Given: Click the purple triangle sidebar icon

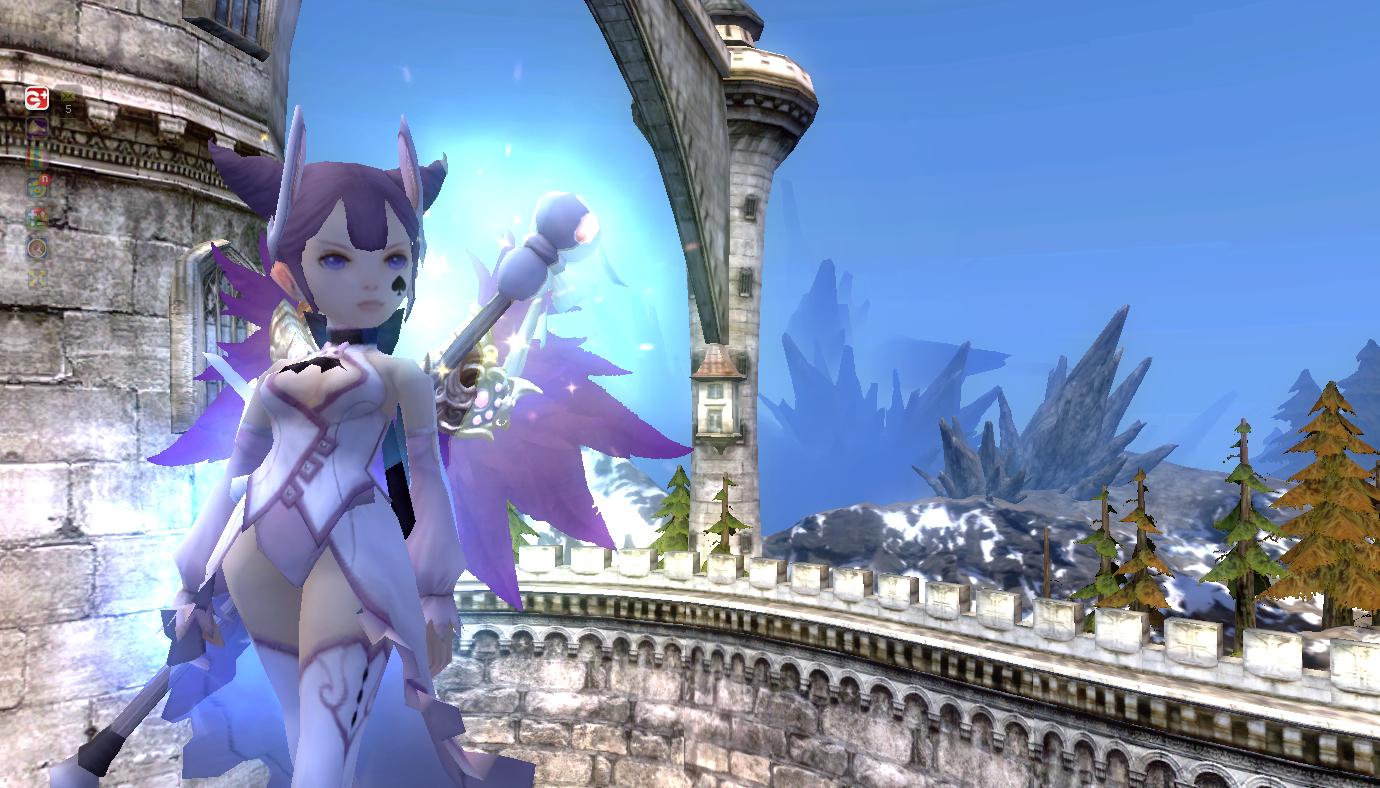Looking at the screenshot, I should click(x=37, y=127).
